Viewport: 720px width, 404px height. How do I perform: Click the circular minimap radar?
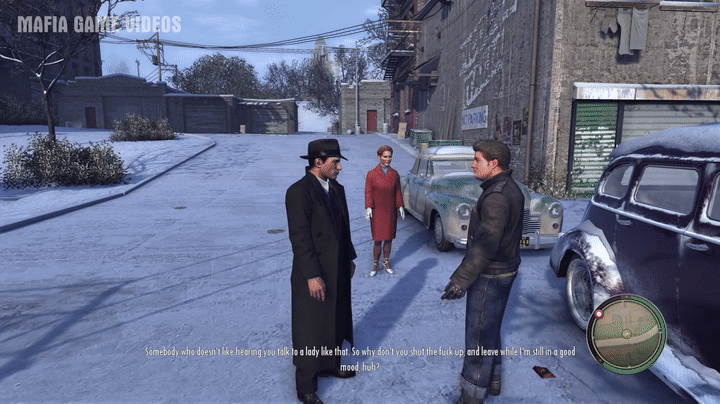(627, 334)
